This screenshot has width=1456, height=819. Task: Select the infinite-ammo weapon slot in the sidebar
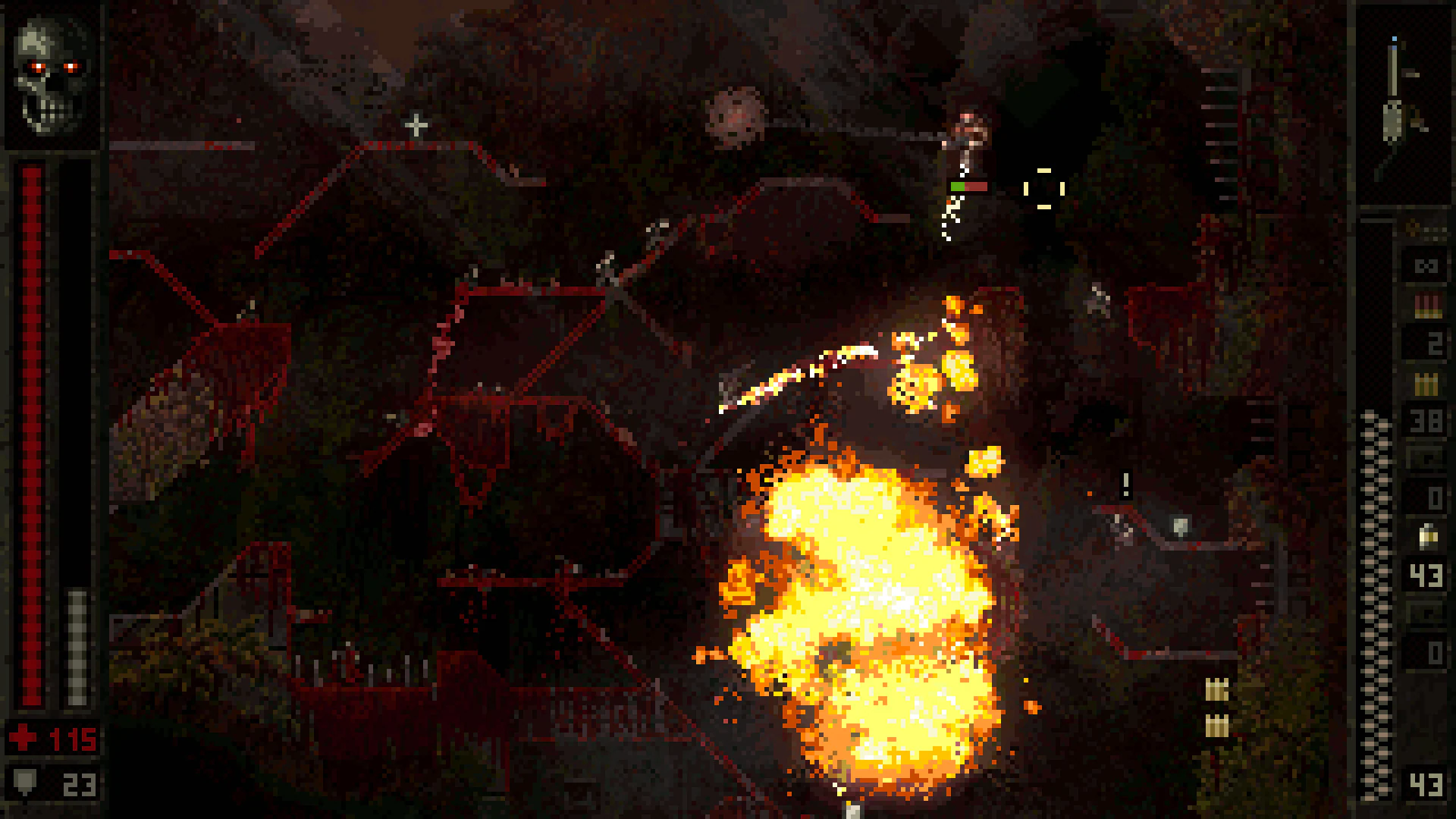[1426, 265]
